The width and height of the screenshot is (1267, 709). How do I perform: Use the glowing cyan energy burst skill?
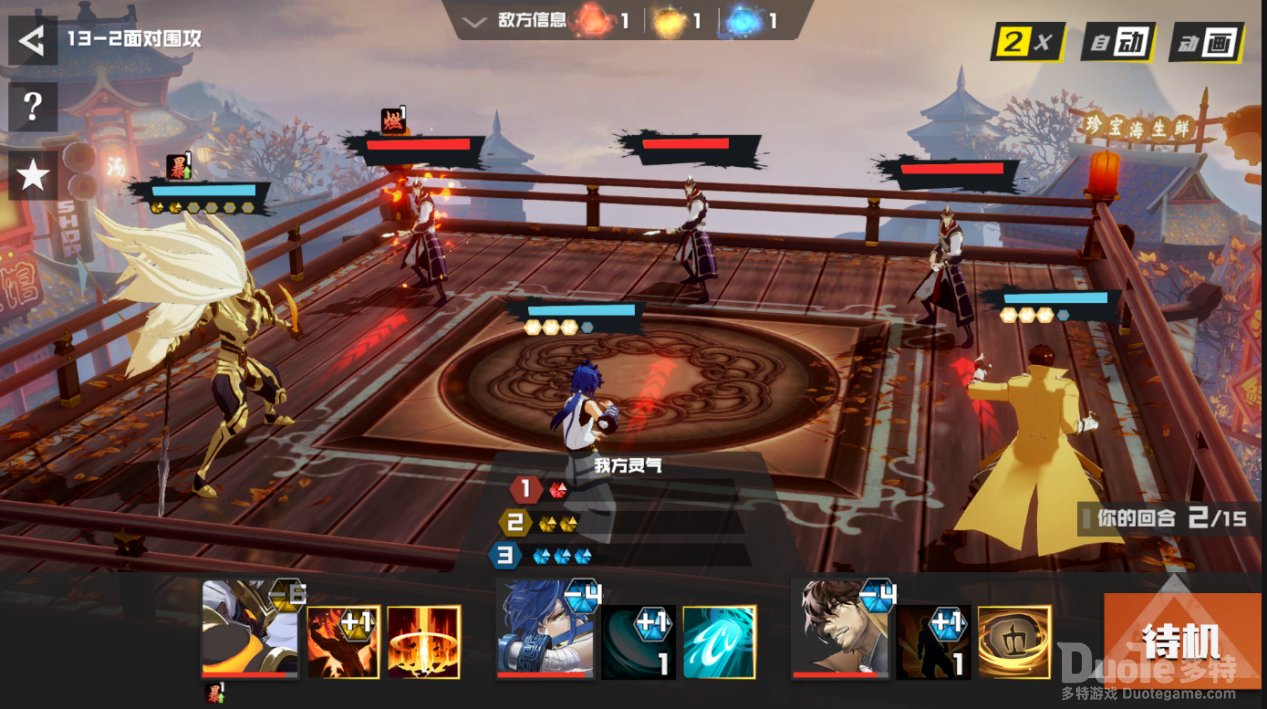(719, 642)
